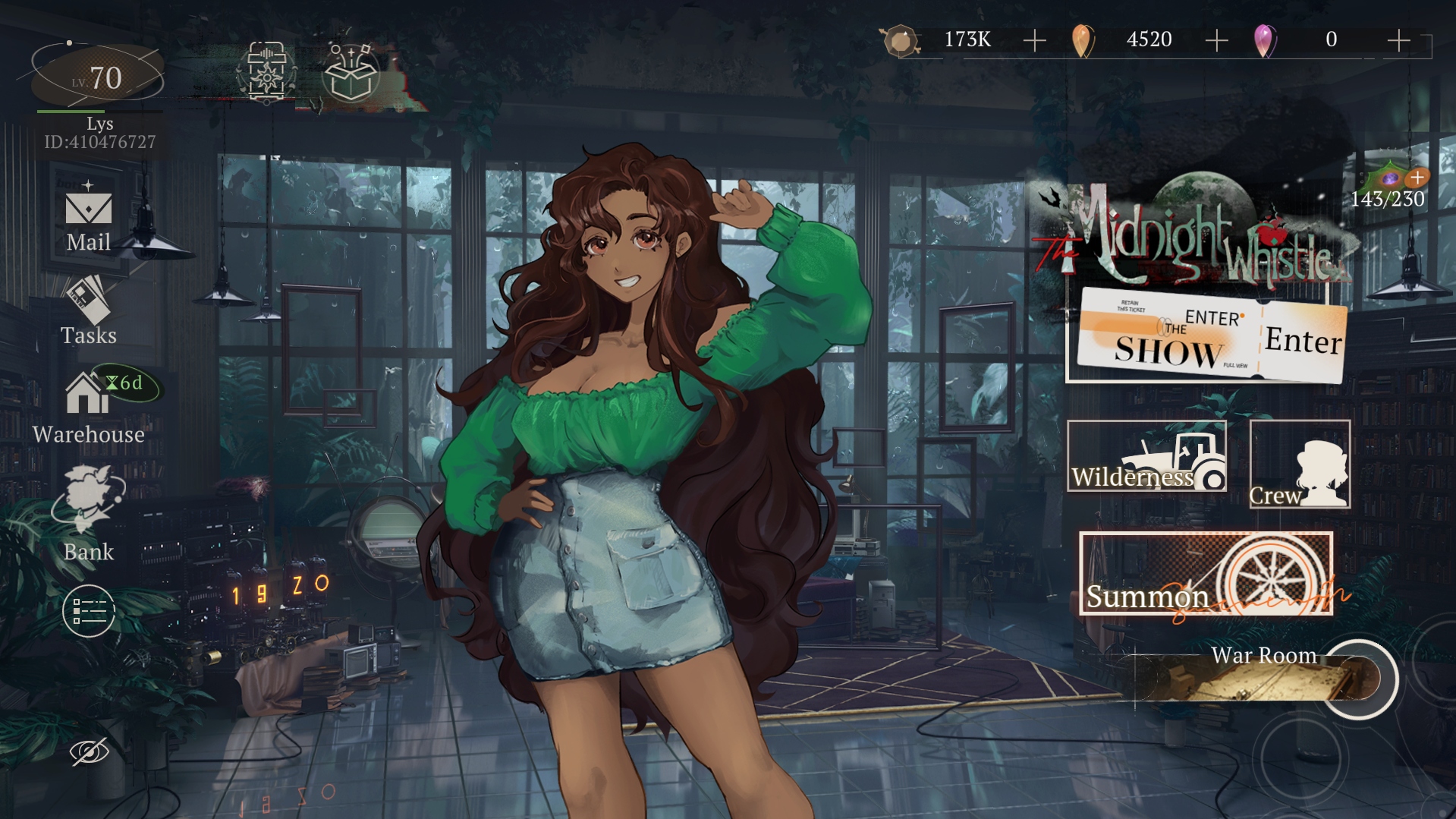Viewport: 1456px width, 819px height.
Task: Add more of the pink drop currency
Action: (x=1398, y=40)
